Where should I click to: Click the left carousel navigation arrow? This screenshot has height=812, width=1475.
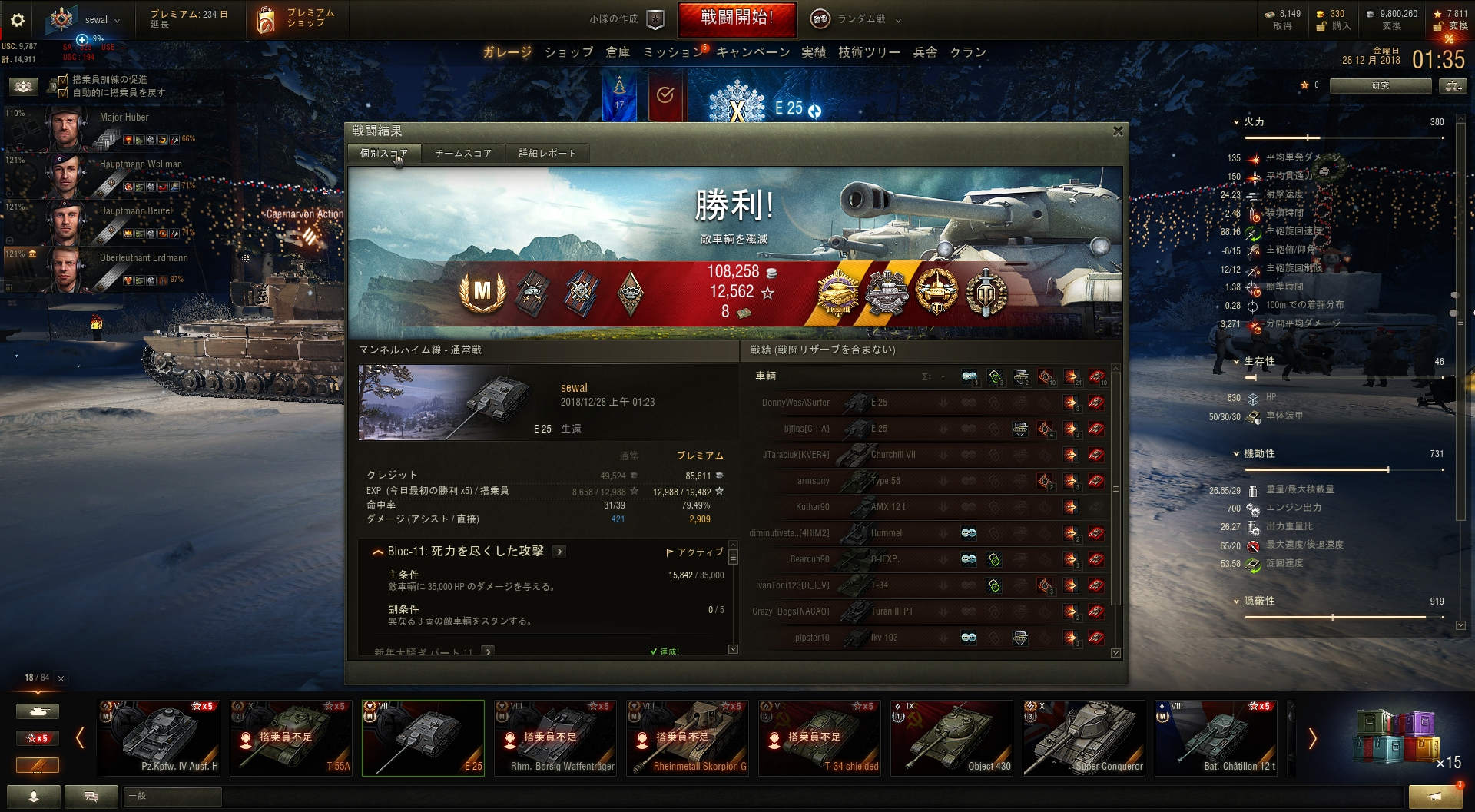coord(80,737)
